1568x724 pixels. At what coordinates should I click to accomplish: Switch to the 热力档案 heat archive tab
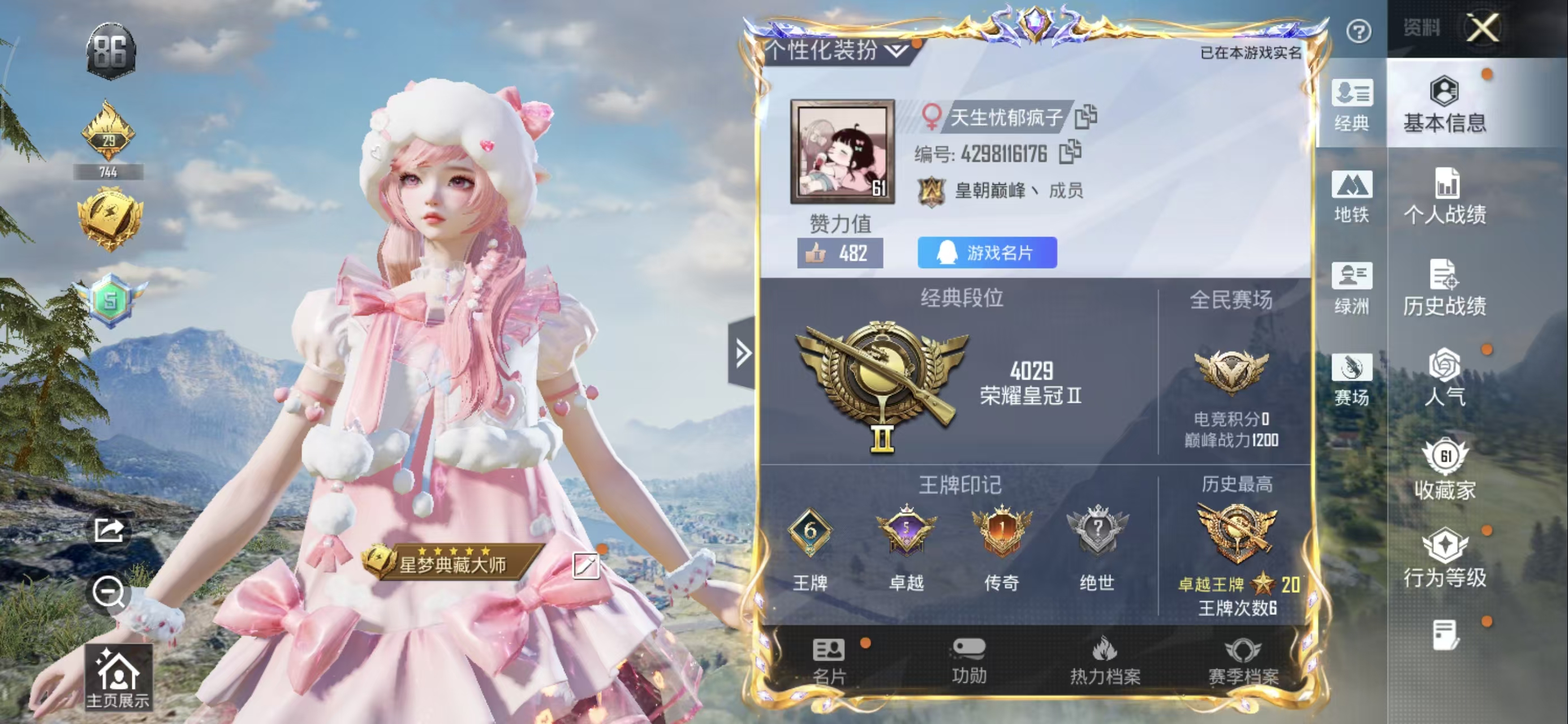(x=1105, y=661)
